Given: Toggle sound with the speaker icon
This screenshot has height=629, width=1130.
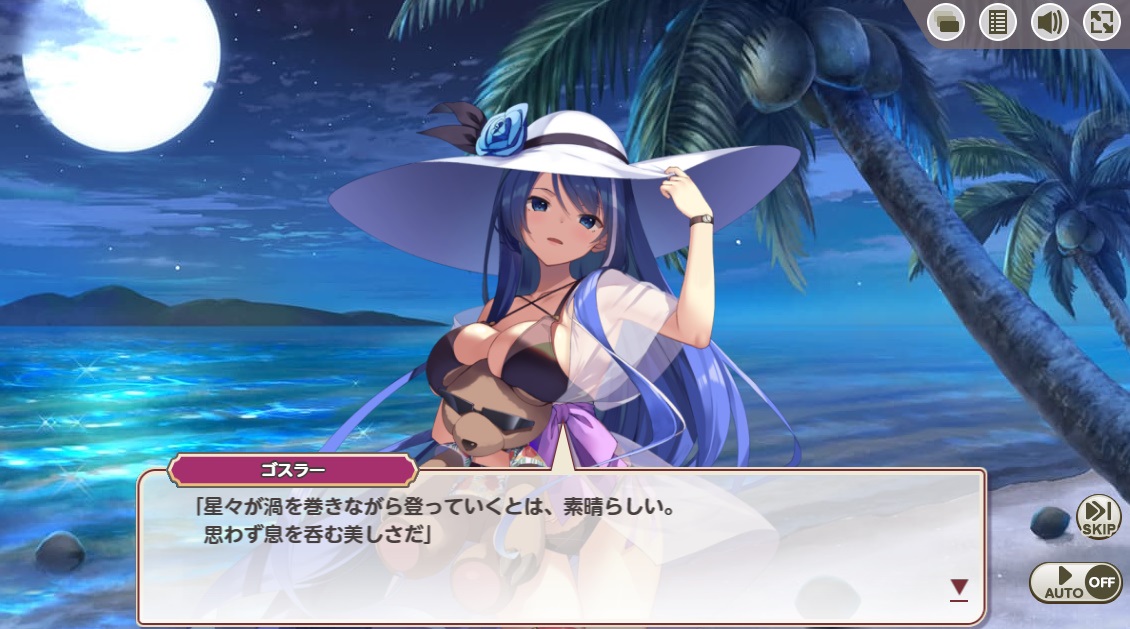Looking at the screenshot, I should tap(1049, 22).
